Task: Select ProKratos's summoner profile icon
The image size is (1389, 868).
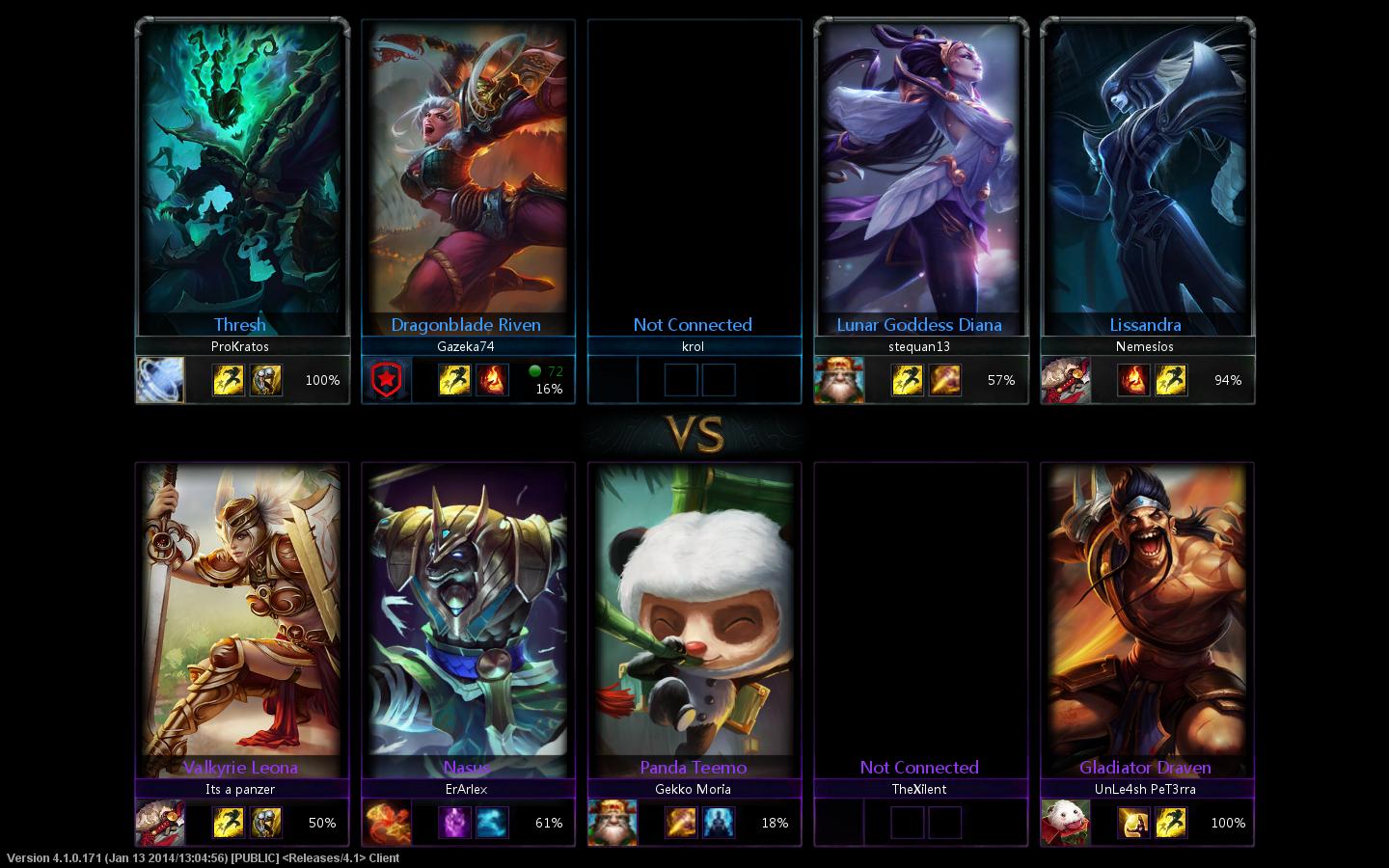Action: click(x=160, y=380)
